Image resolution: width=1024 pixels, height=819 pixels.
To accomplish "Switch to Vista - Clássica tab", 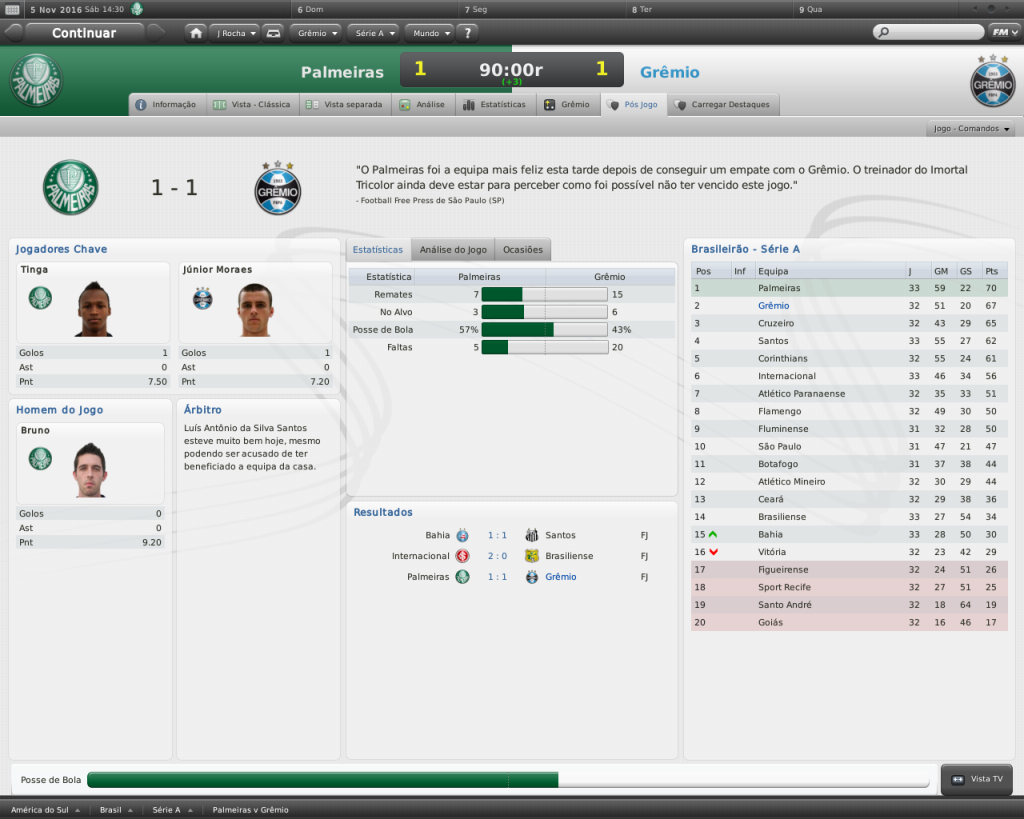I will tap(252, 104).
